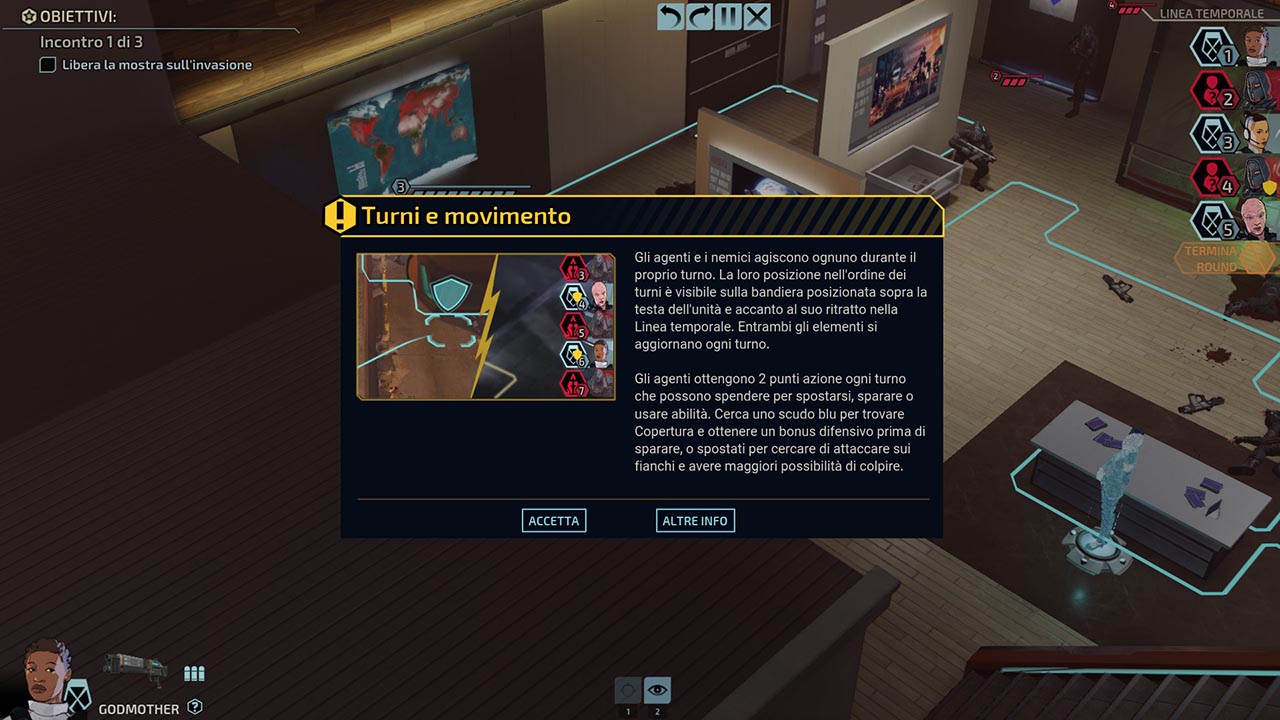The image size is (1280, 720).
Task: Select the enemy in timeline slot 2
Action: coord(1232,90)
